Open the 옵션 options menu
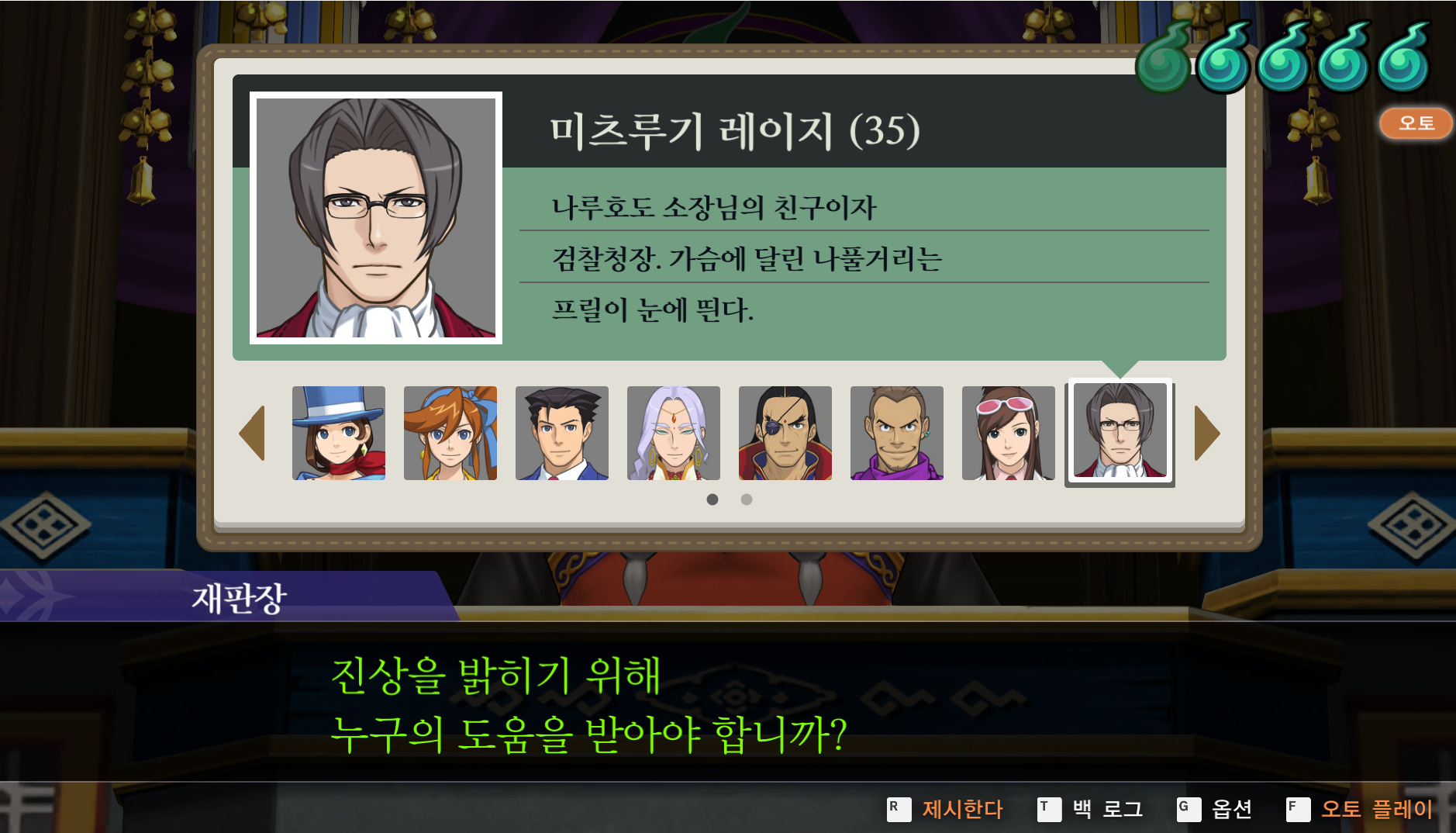The image size is (1456, 833). [x=1231, y=809]
